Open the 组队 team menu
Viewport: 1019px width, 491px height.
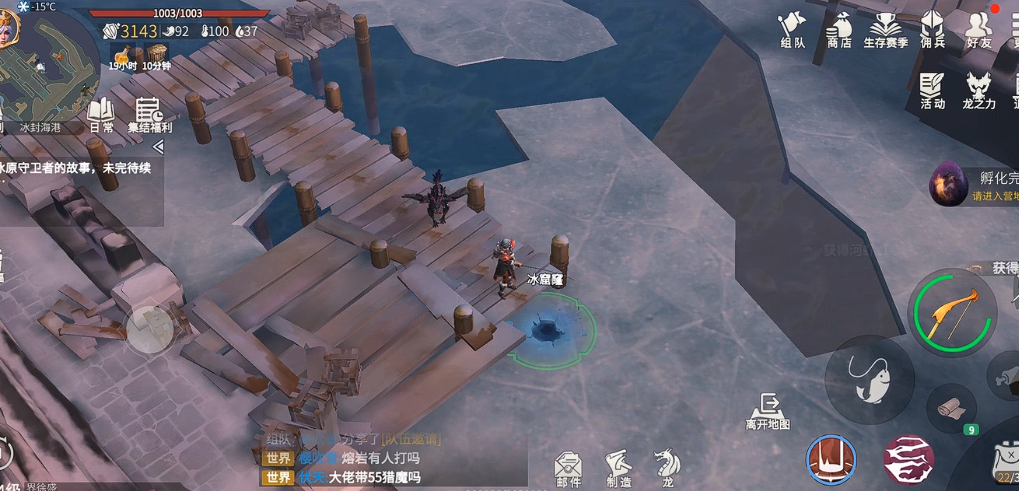pos(792,29)
